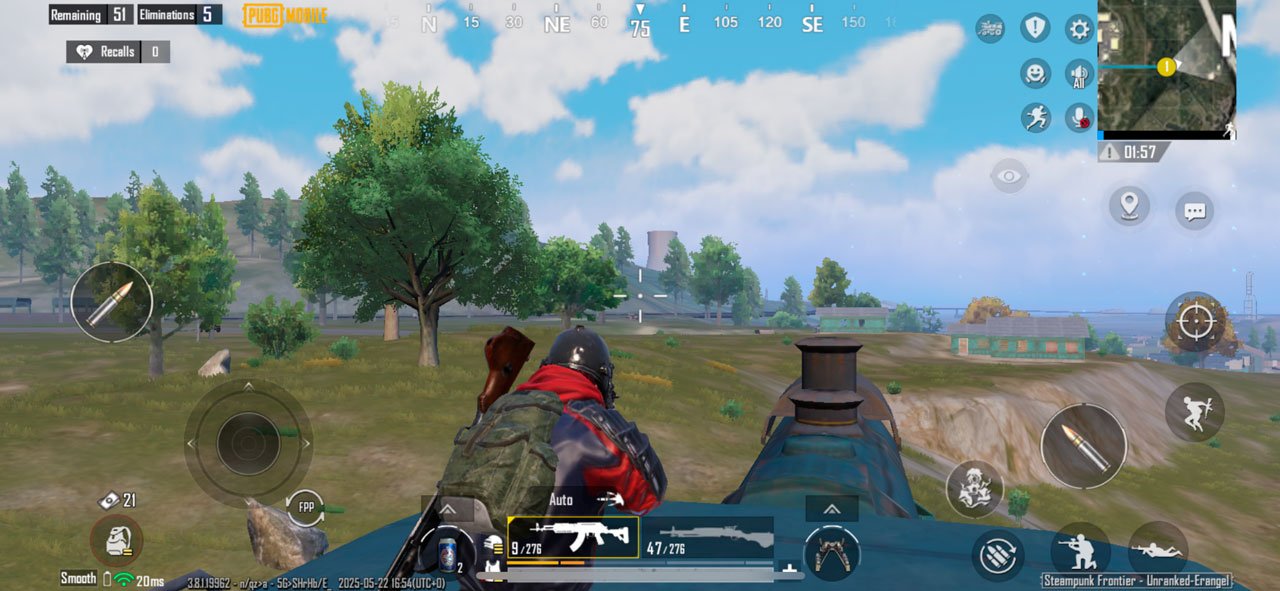The height and width of the screenshot is (591, 1280).
Task: Expand the minimap
Action: (x=1167, y=68)
